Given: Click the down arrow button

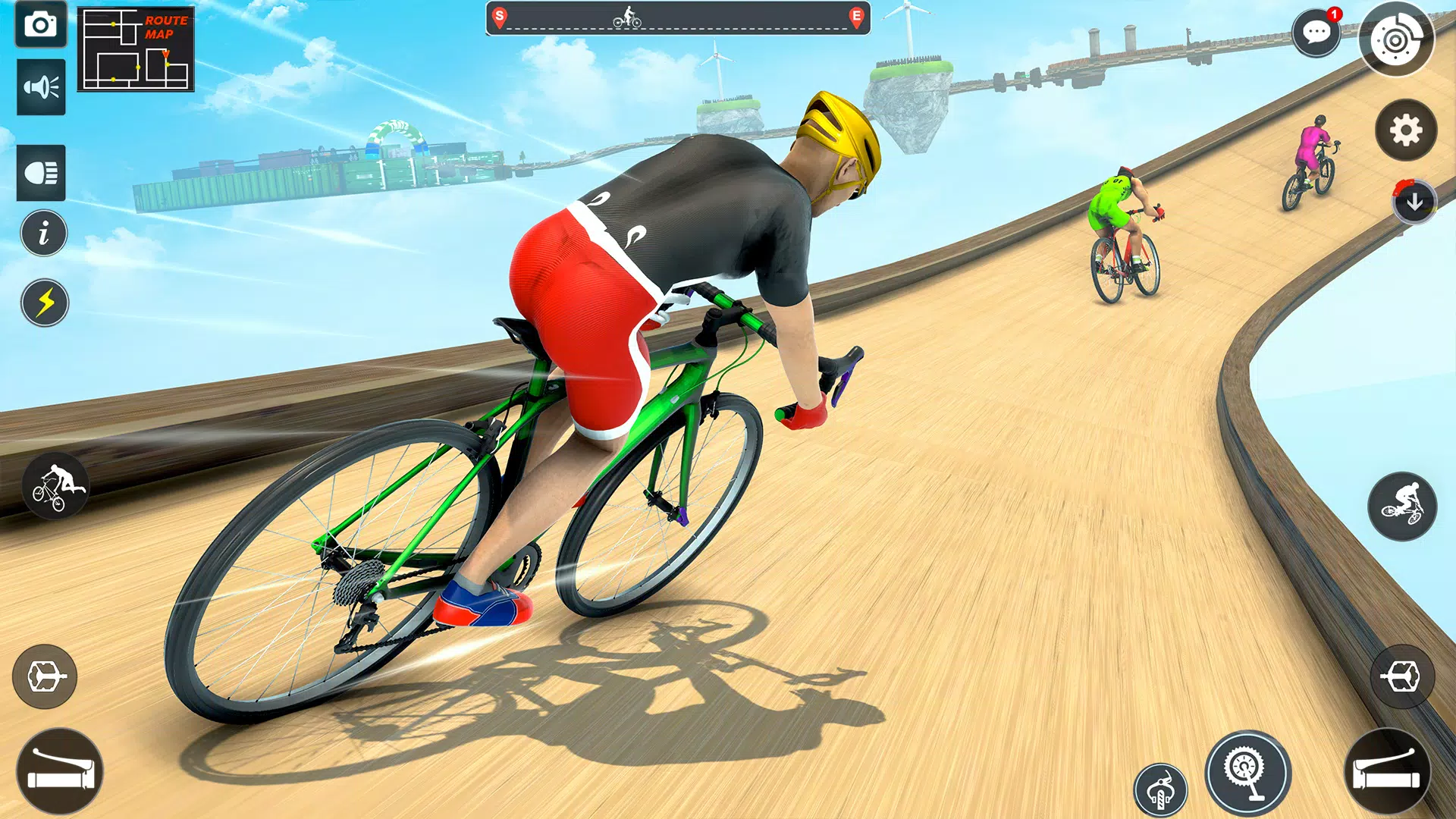Looking at the screenshot, I should [x=1414, y=202].
